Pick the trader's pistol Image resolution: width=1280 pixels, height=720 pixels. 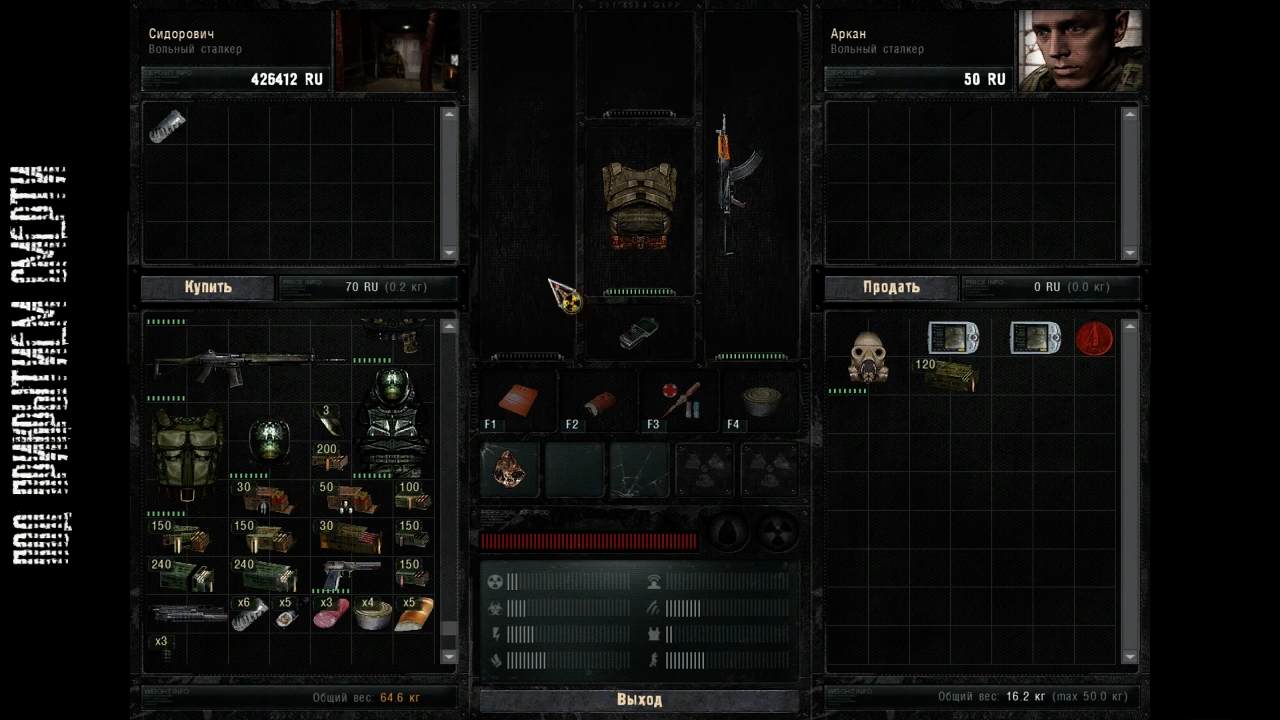pyautogui.click(x=352, y=576)
